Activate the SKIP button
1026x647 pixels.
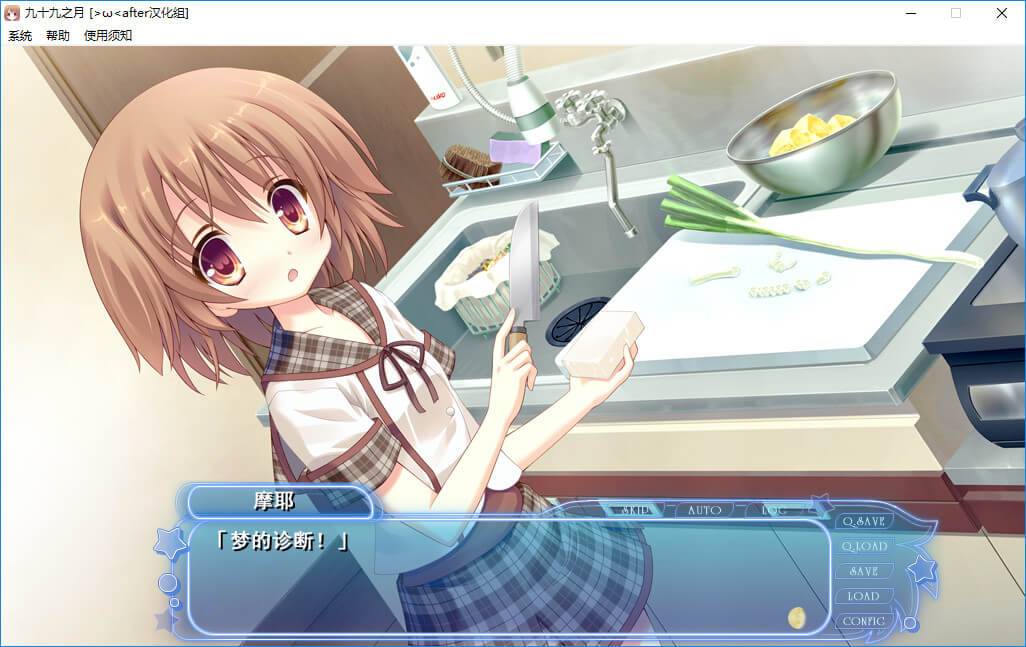[634, 510]
